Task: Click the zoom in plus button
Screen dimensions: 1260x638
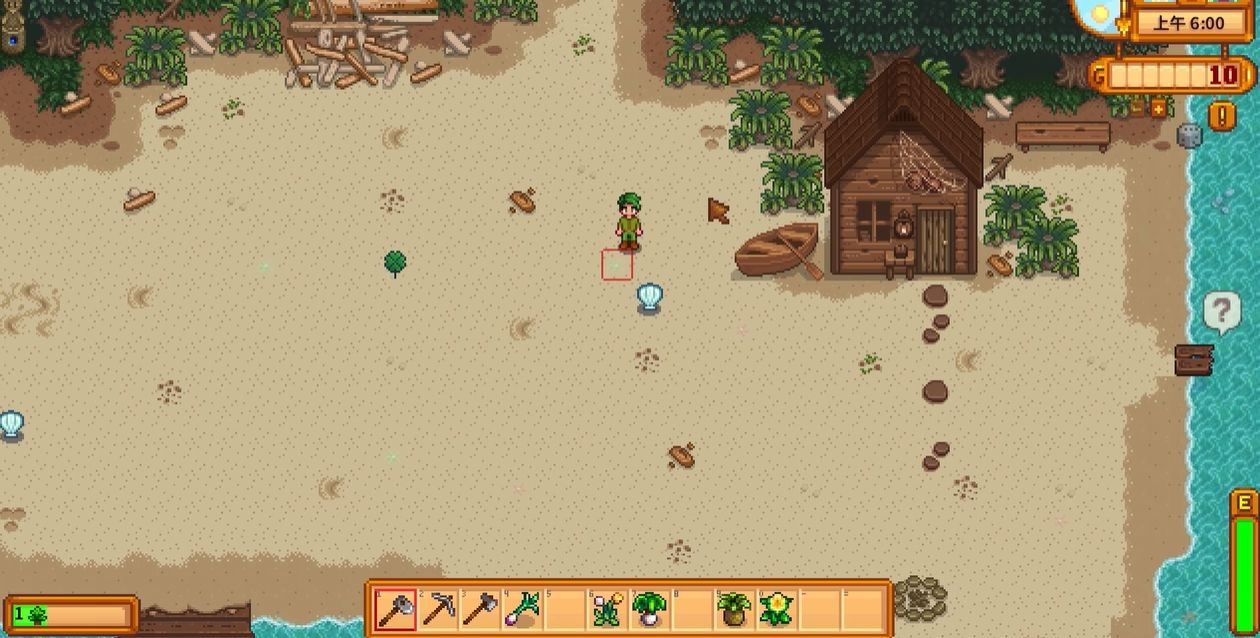Action: [x=1159, y=108]
